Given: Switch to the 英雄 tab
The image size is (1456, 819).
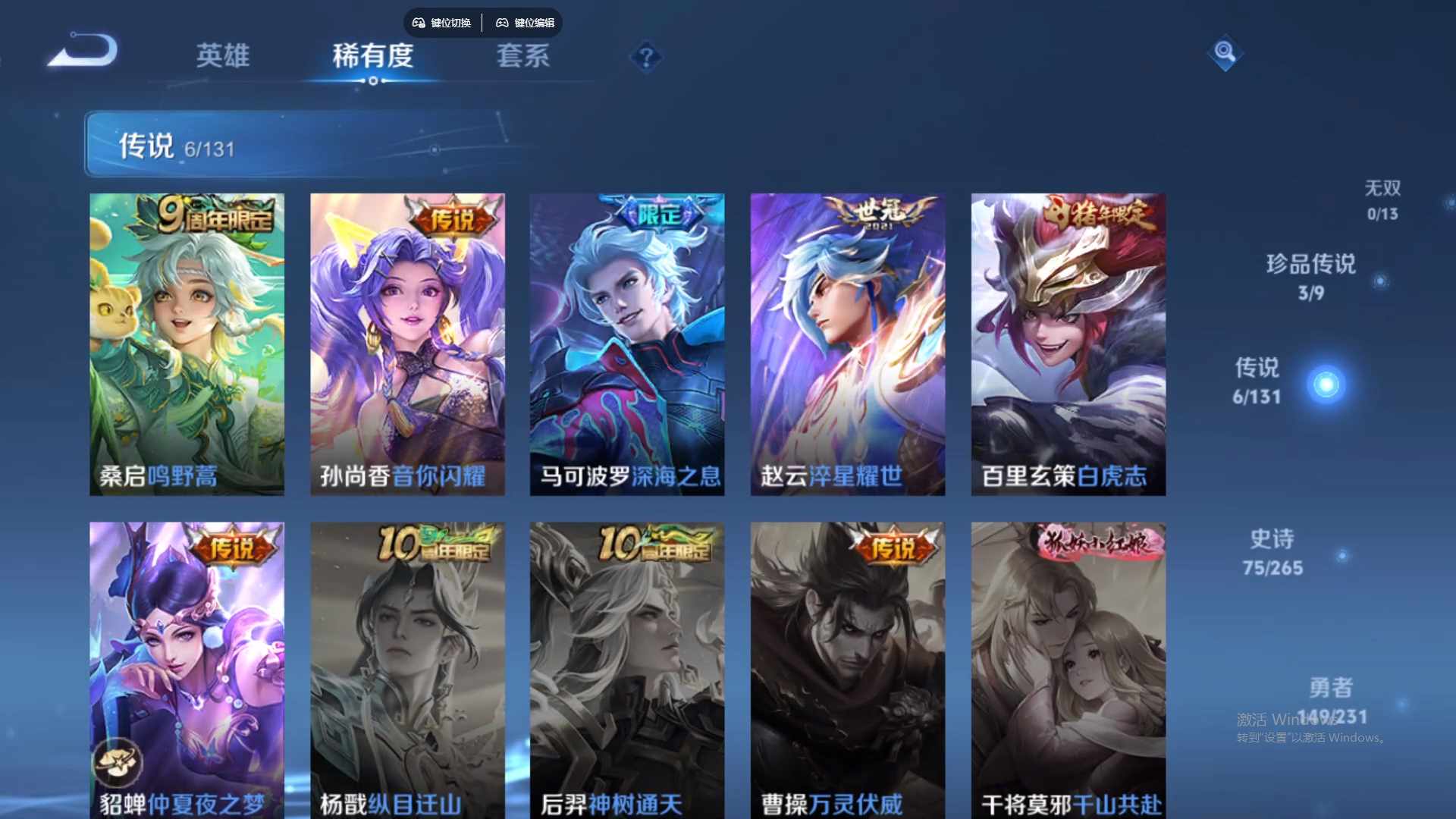Looking at the screenshot, I should tap(224, 57).
